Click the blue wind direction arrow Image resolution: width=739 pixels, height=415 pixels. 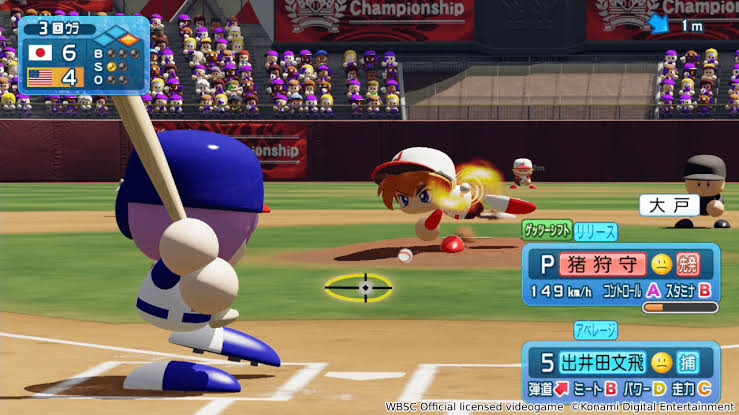[660, 25]
